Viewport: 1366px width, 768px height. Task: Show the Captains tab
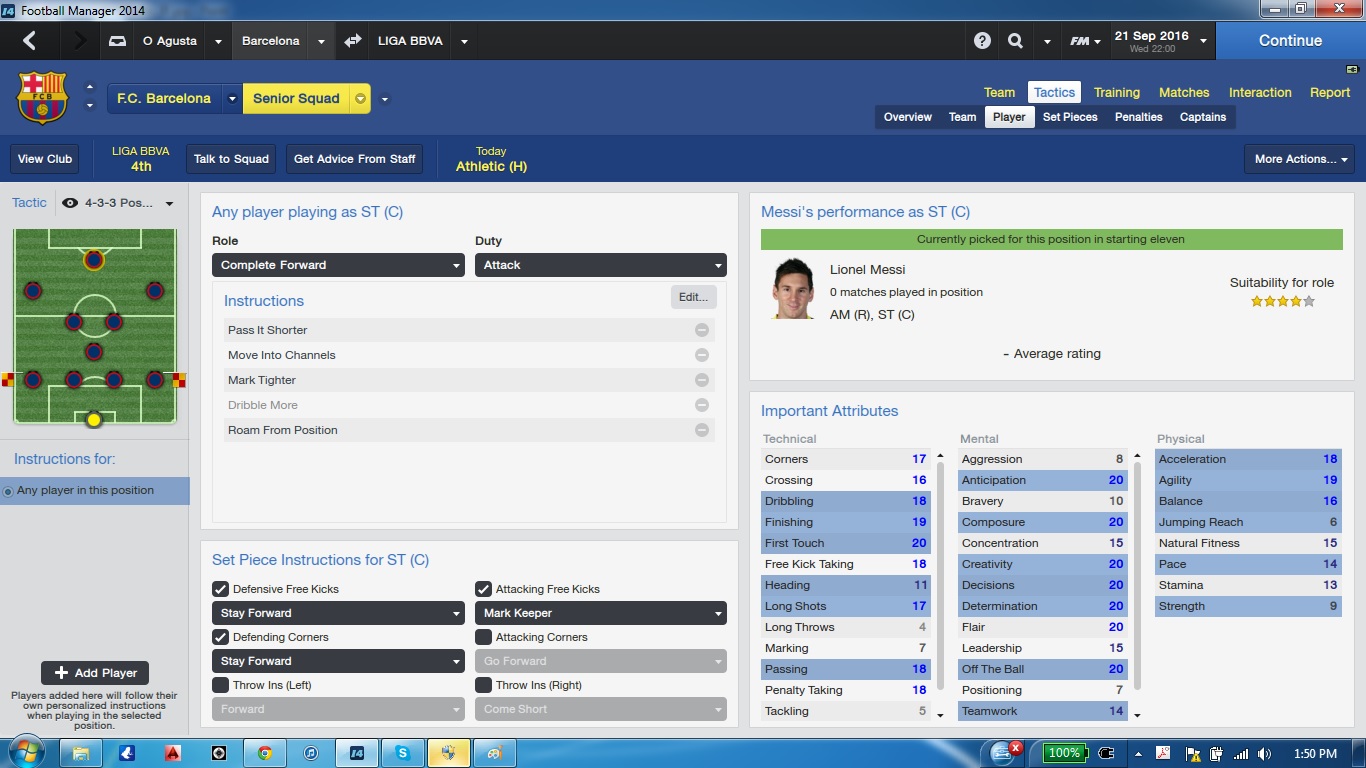1202,117
